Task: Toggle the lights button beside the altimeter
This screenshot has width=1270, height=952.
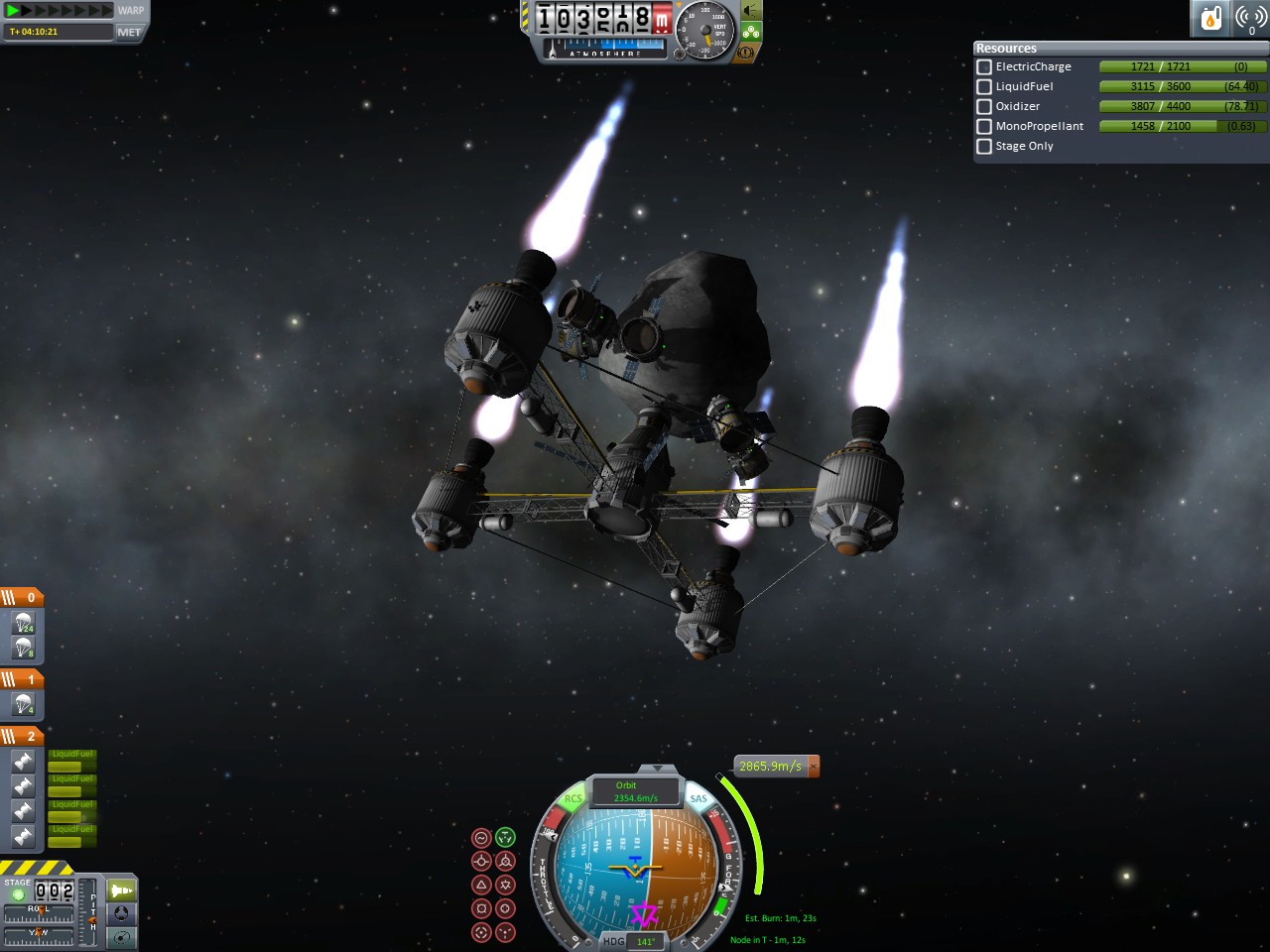Action: [x=751, y=11]
